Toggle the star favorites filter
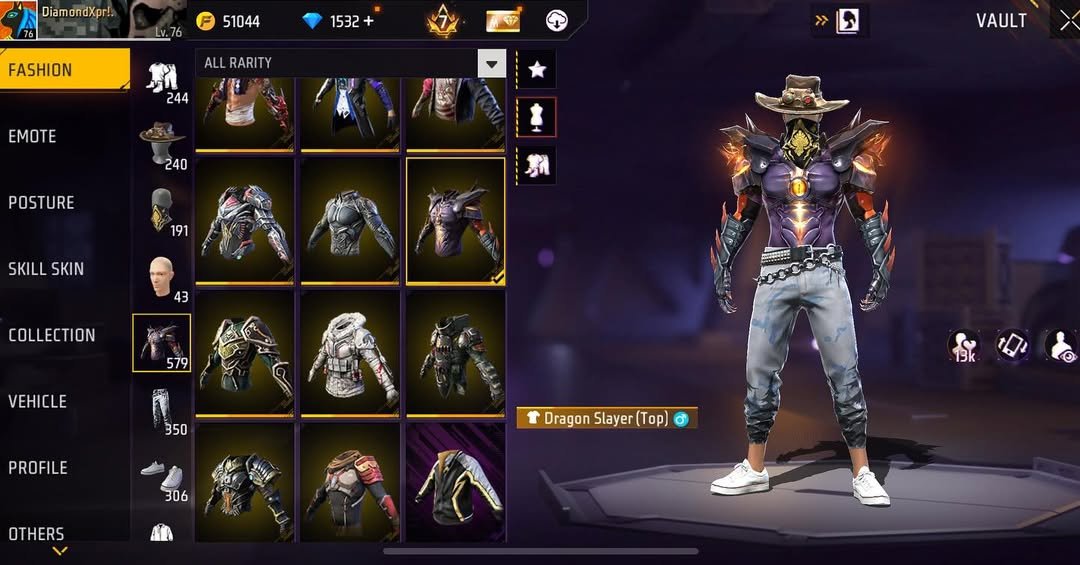This screenshot has width=1080, height=565. click(x=537, y=69)
